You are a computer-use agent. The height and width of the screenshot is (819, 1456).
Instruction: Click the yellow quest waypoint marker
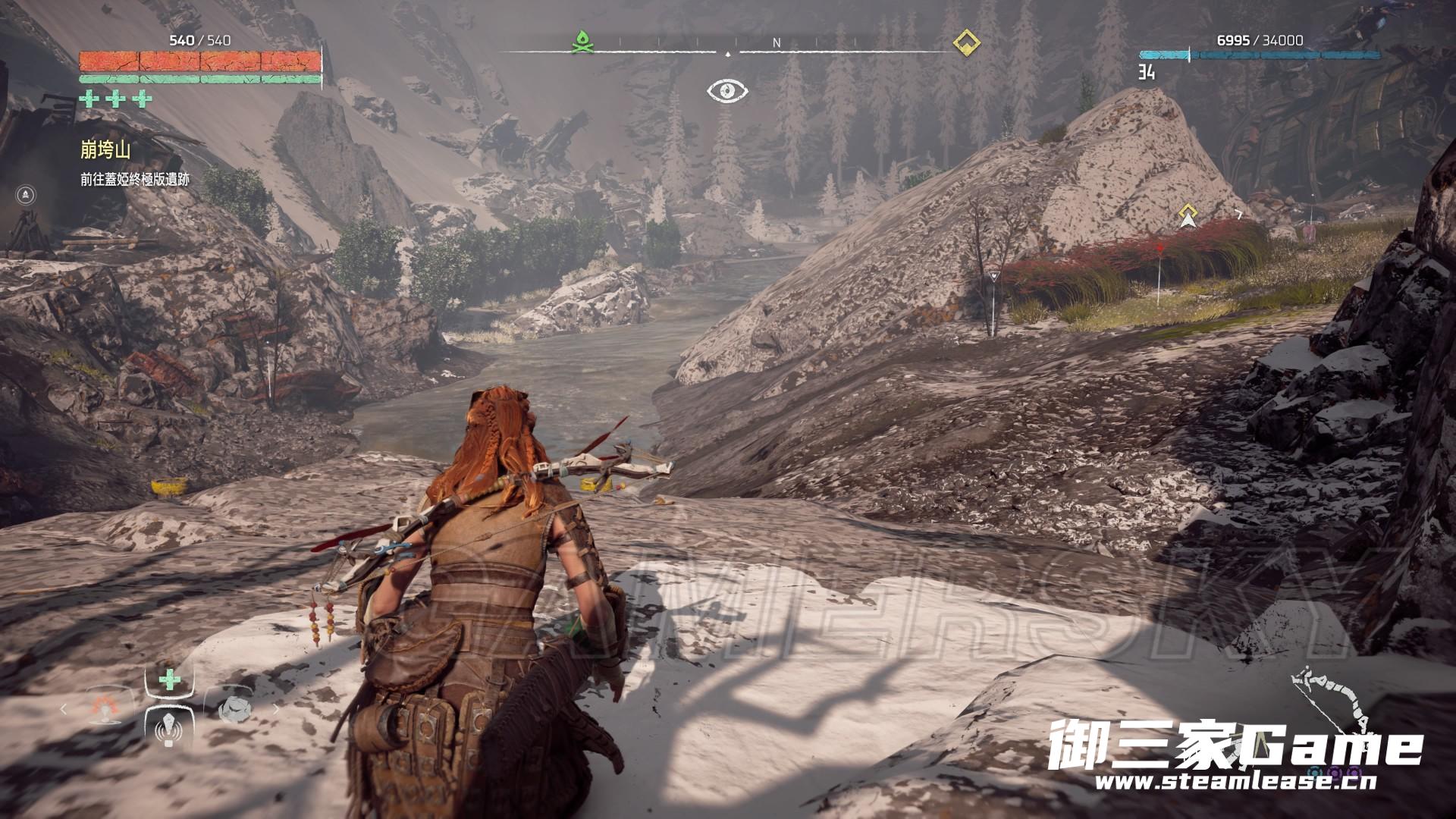click(1188, 217)
